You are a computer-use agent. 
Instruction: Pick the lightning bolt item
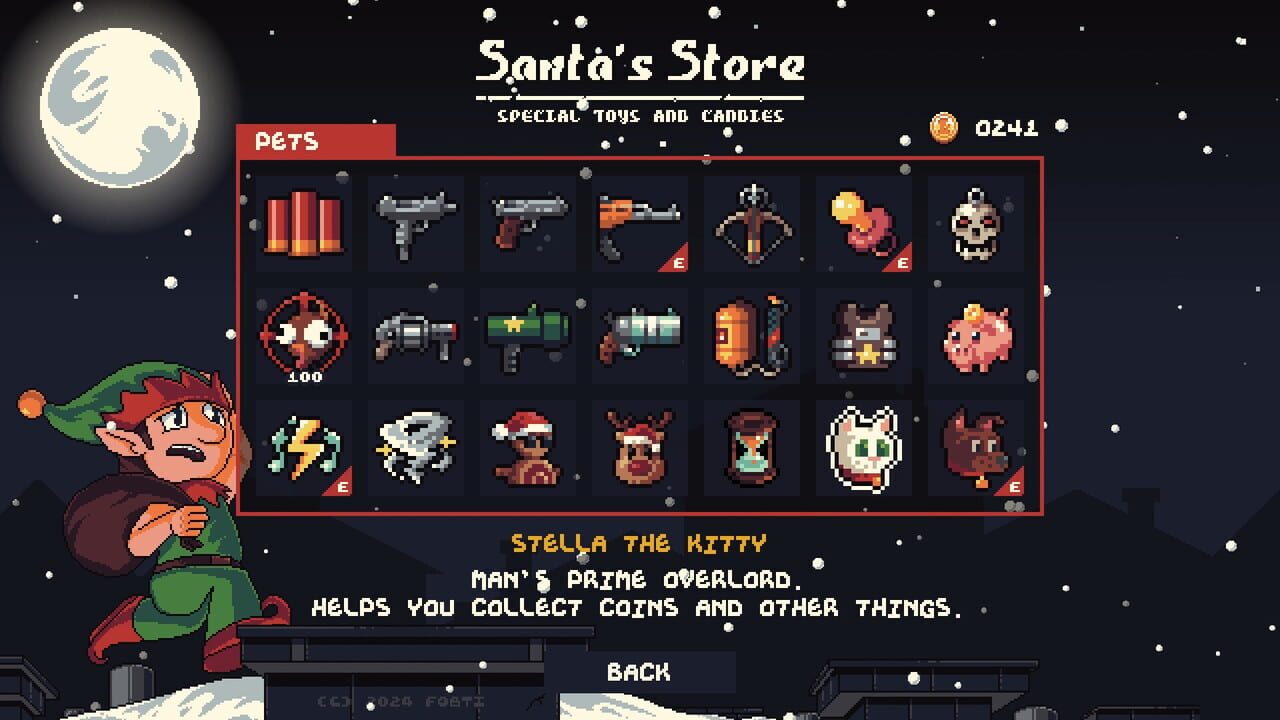(x=303, y=448)
